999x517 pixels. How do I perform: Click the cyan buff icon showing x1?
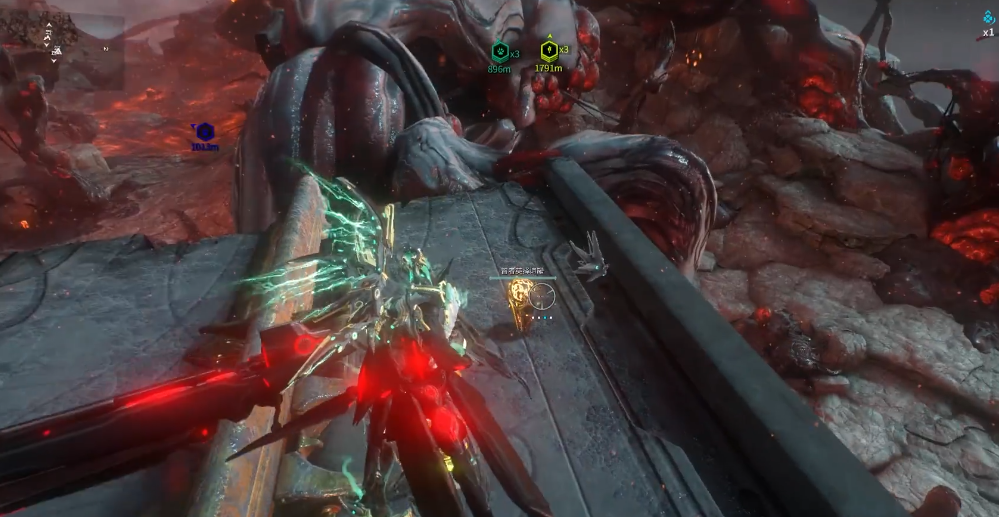pos(988,18)
